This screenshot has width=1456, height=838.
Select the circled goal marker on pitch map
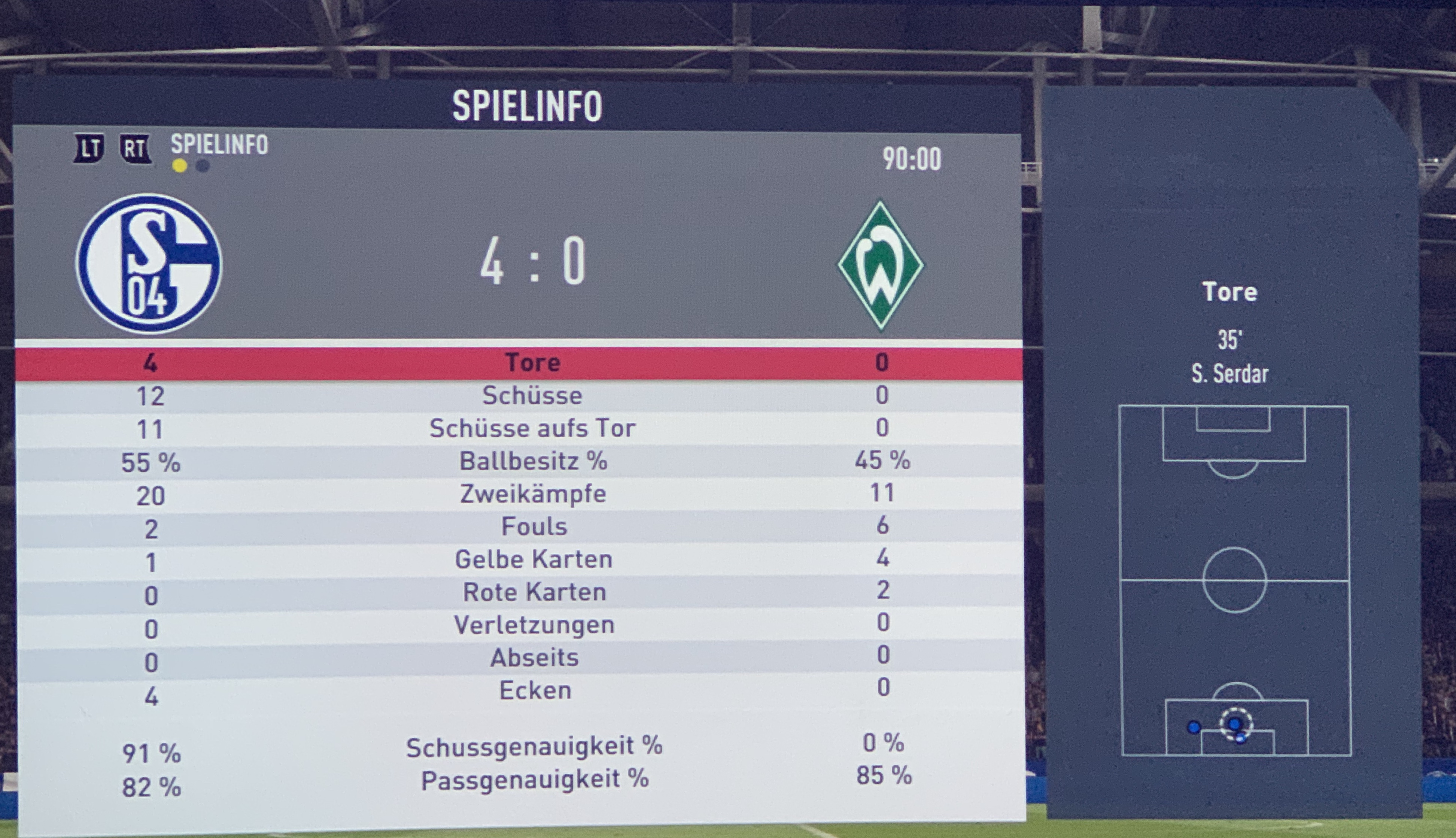[x=1234, y=724]
